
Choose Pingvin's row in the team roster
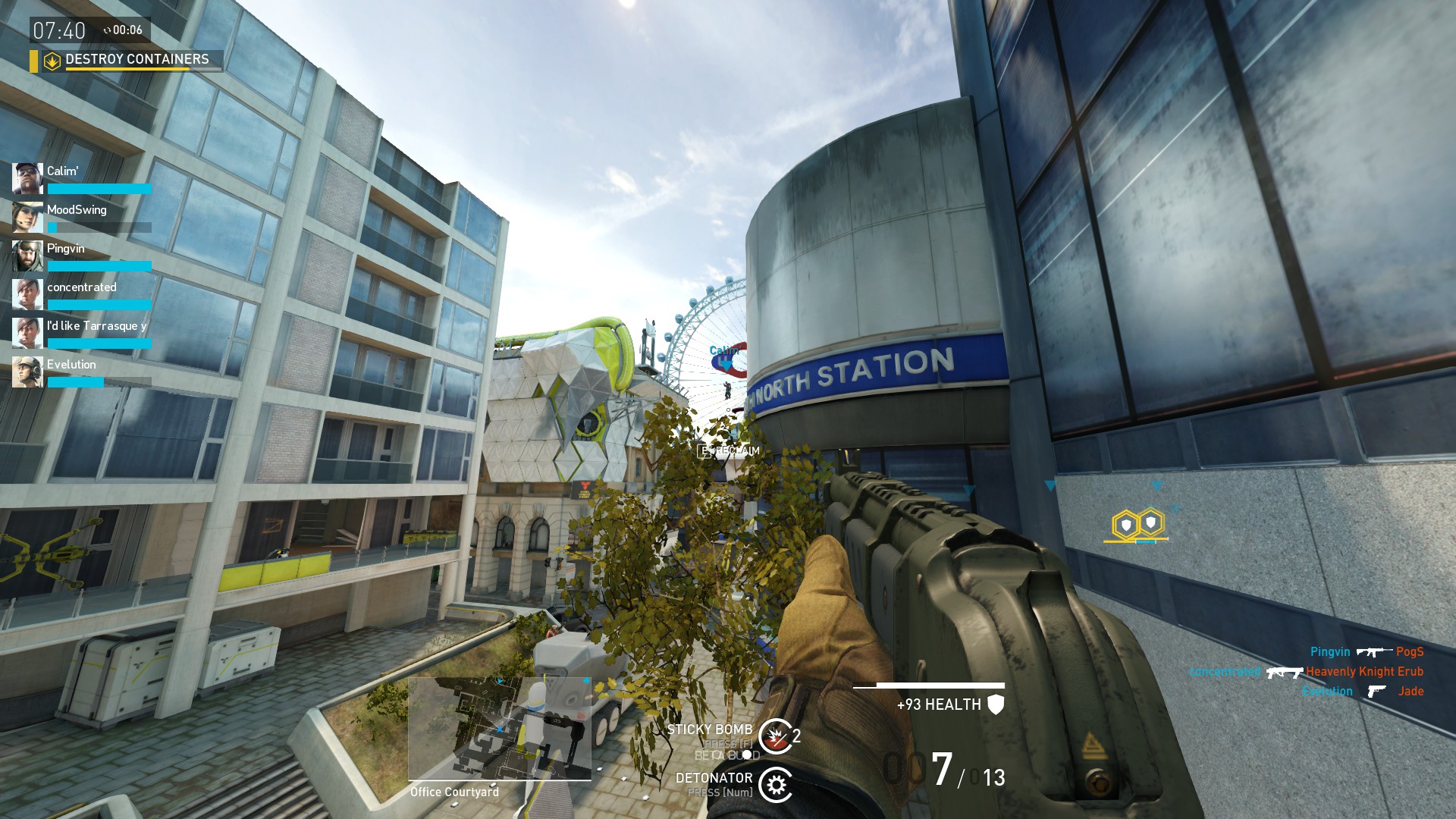point(82,256)
